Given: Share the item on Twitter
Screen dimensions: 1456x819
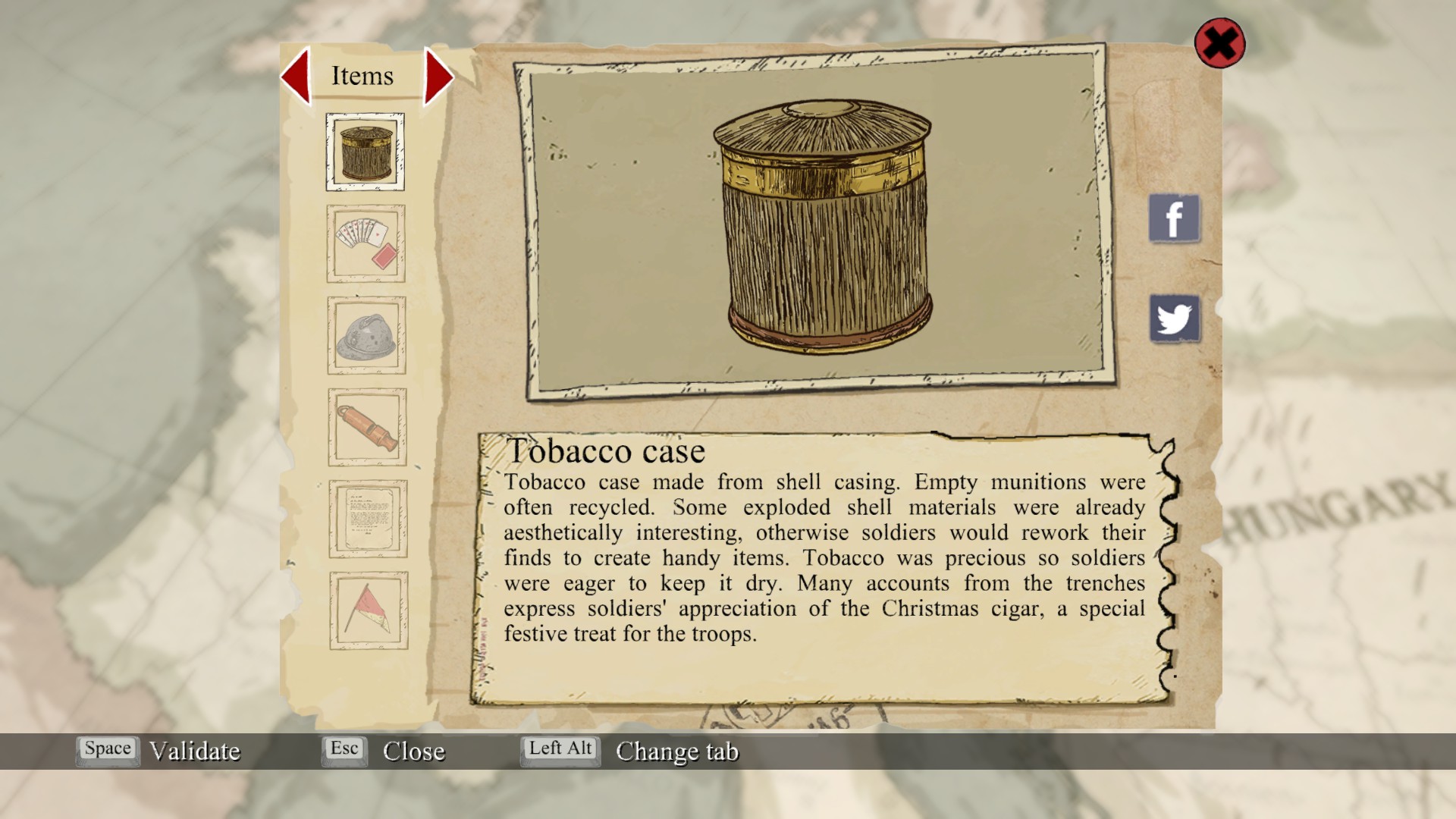Looking at the screenshot, I should [1175, 318].
